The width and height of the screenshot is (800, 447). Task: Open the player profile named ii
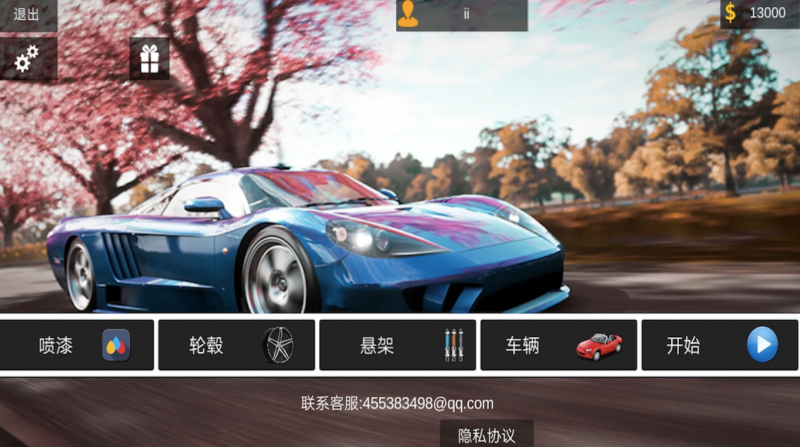[461, 14]
